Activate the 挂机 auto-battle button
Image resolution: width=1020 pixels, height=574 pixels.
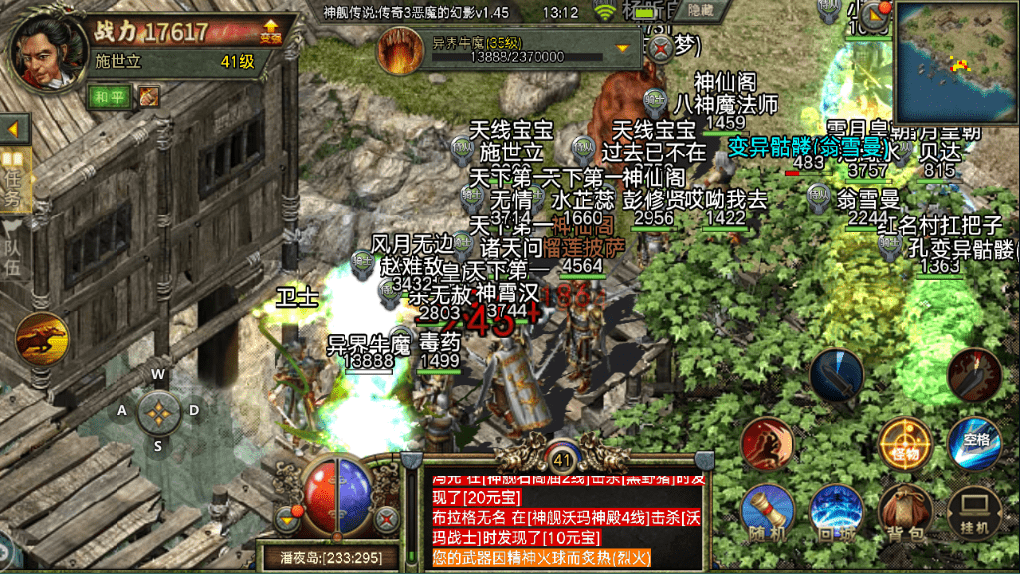[x=974, y=513]
